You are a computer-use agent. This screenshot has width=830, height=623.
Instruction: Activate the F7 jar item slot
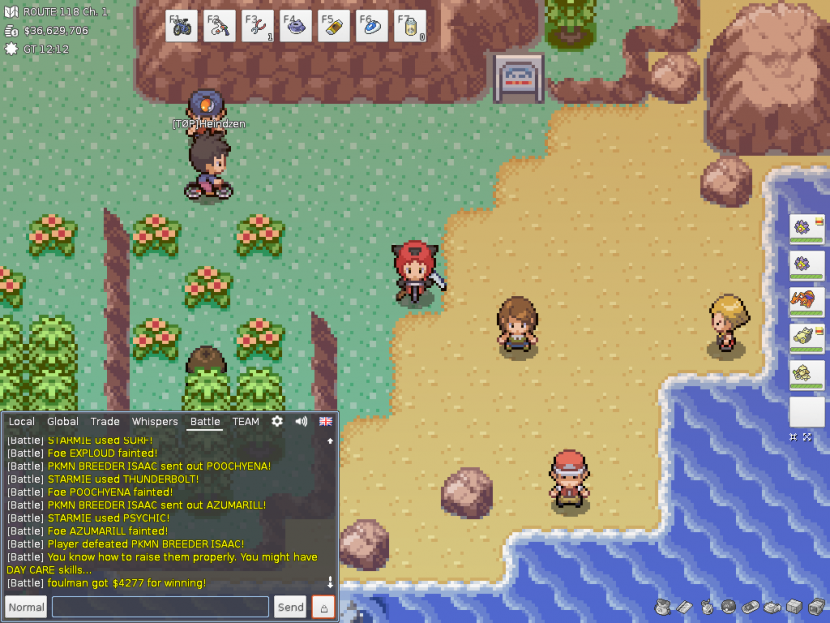(410, 26)
